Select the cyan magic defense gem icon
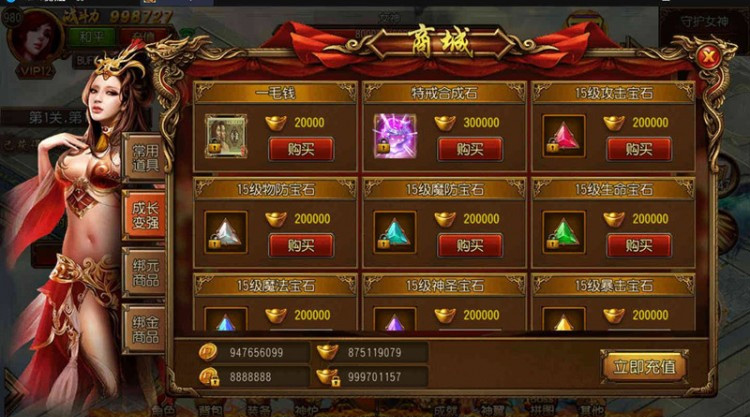The image size is (750, 417). (x=394, y=230)
